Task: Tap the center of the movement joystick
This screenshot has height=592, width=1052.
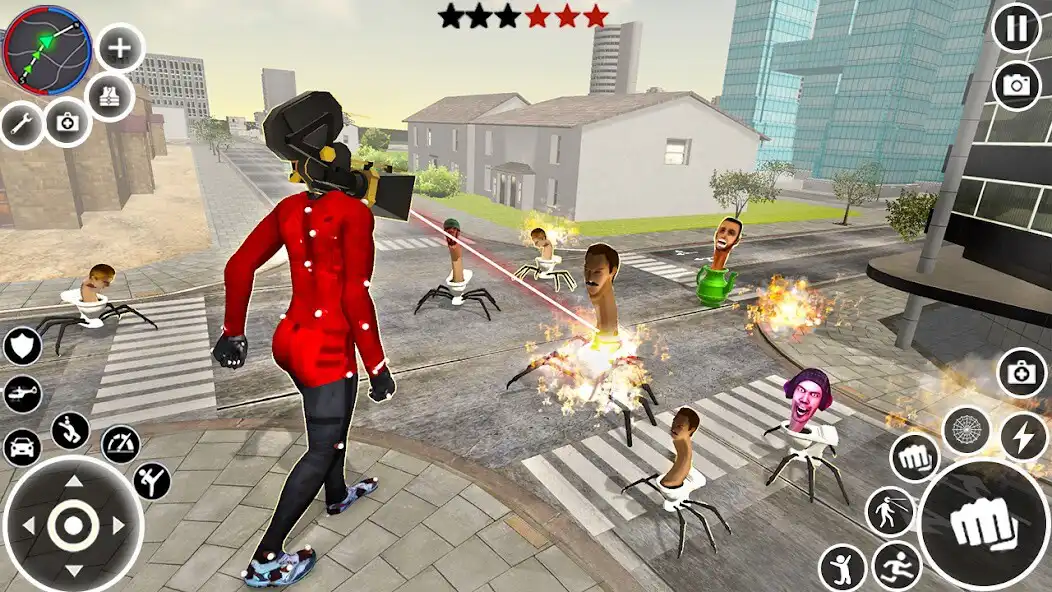Action: pos(73,525)
